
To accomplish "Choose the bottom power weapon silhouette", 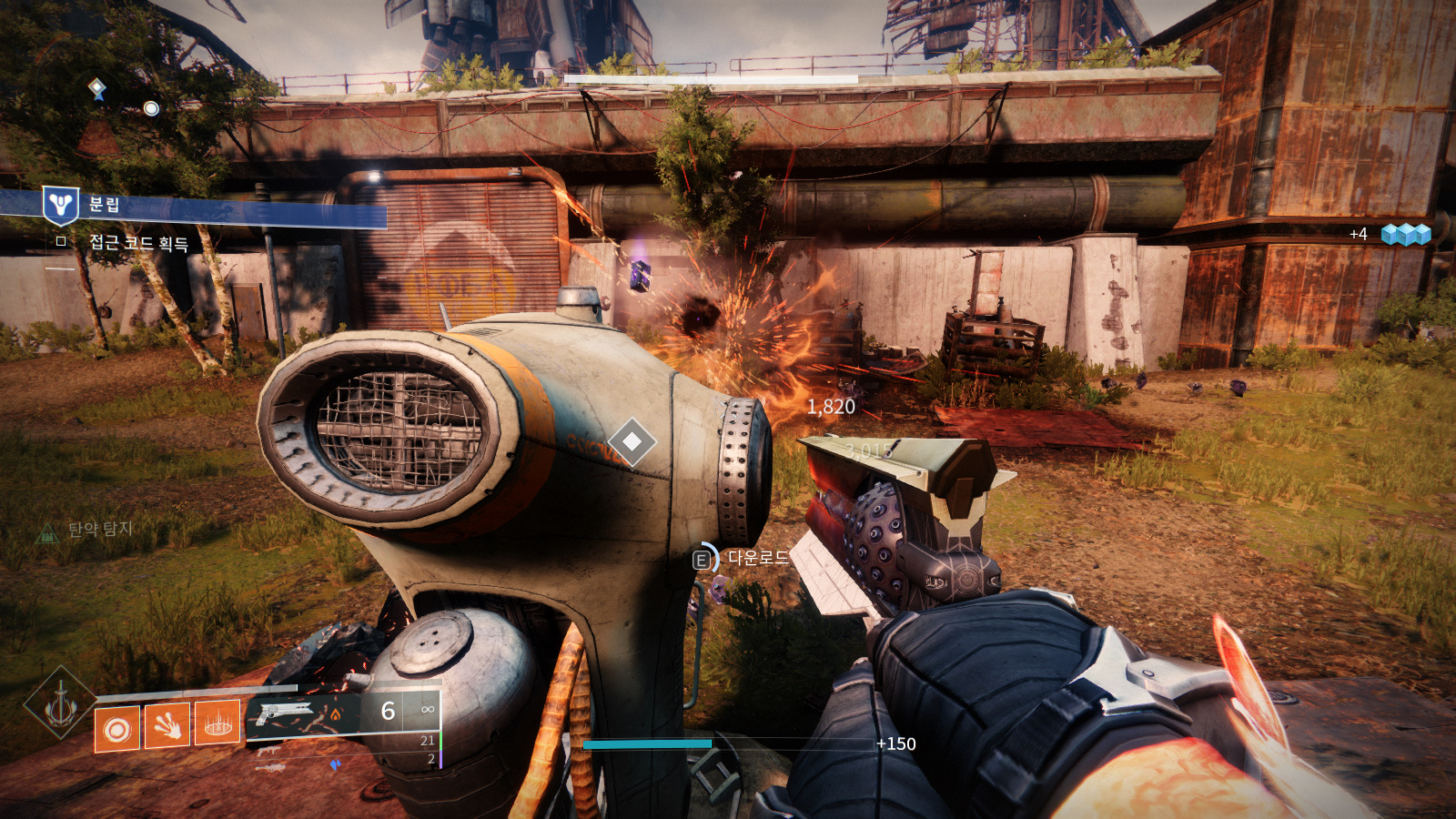I will point(271,769).
